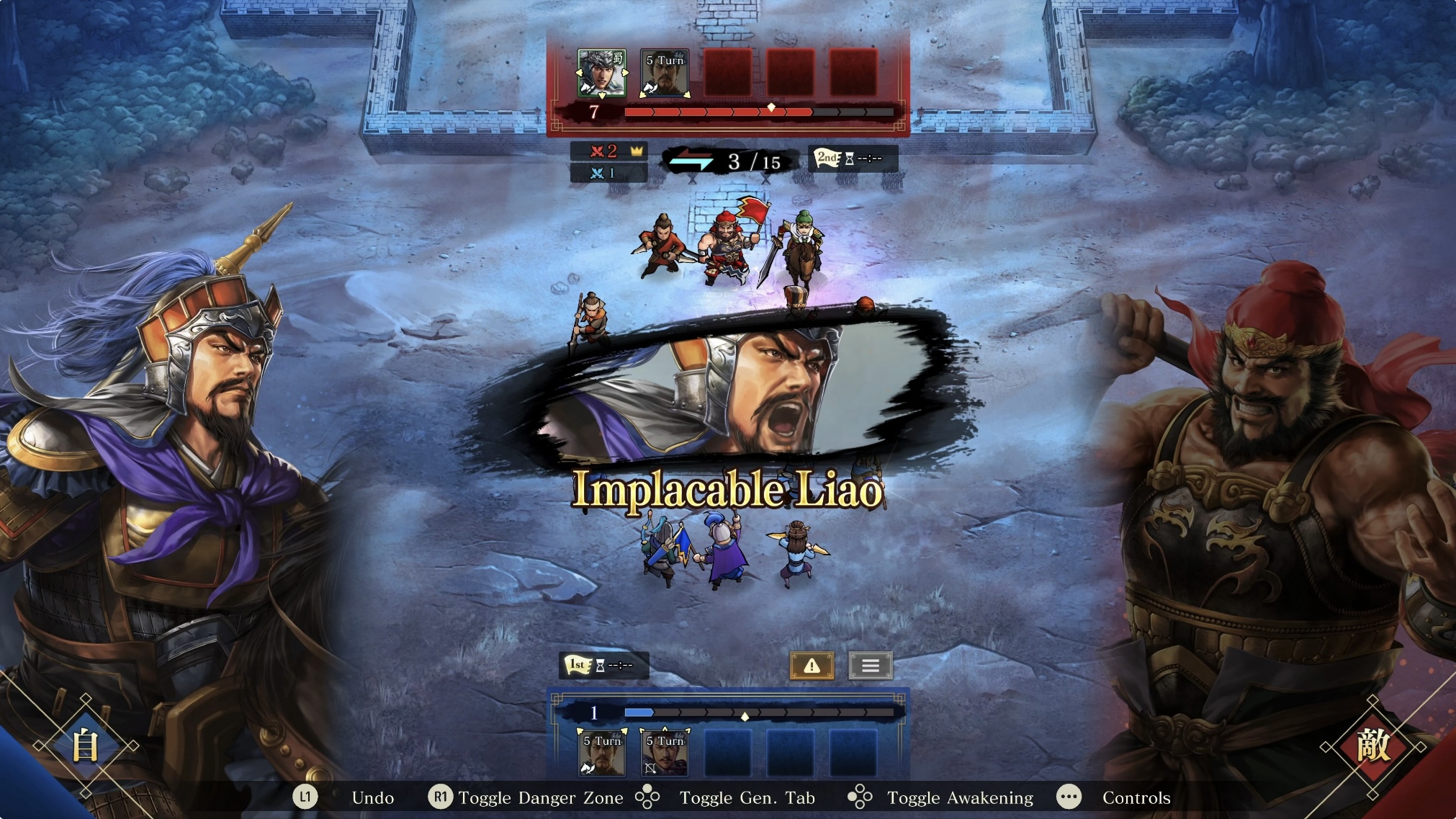Viewport: 1456px width, 819px height.
Task: Click the diamond marker on the enemy morale gauge
Action: [770, 107]
